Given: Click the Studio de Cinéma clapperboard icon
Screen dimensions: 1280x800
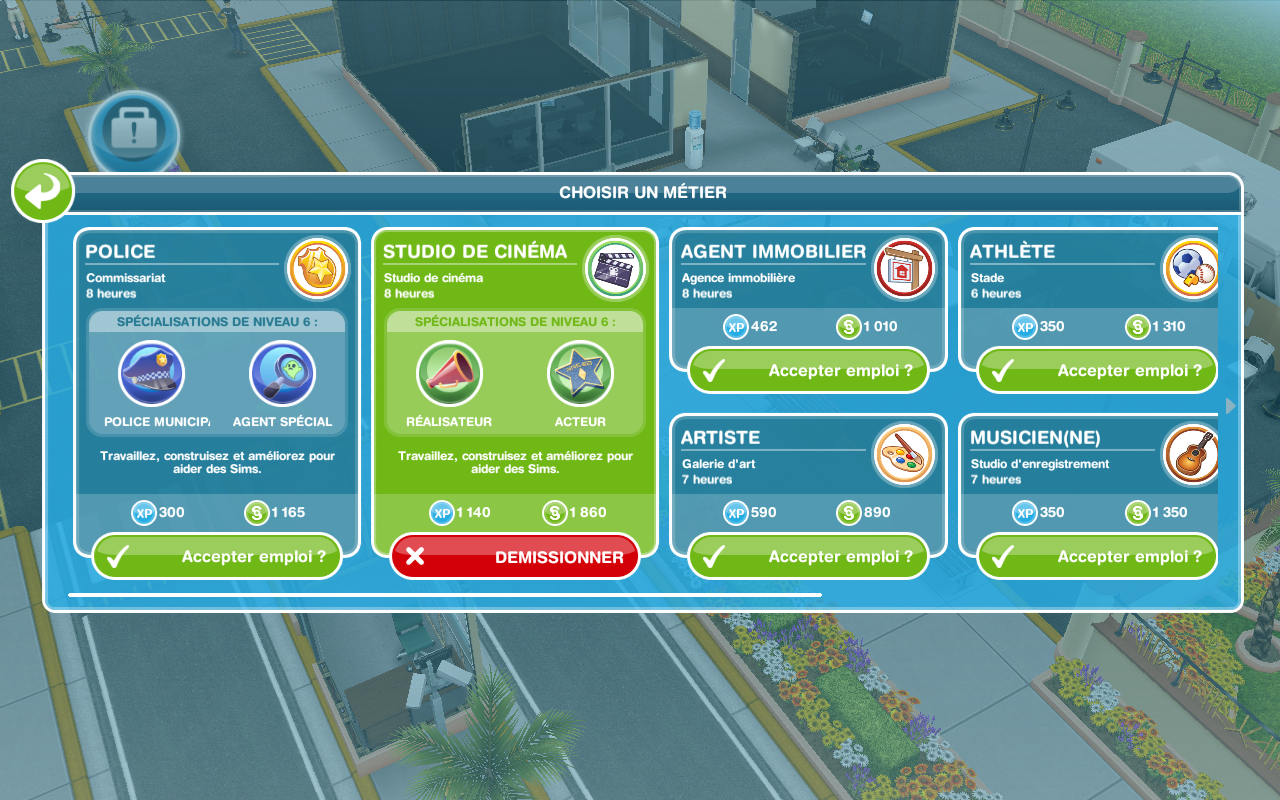Looking at the screenshot, I should point(614,269).
